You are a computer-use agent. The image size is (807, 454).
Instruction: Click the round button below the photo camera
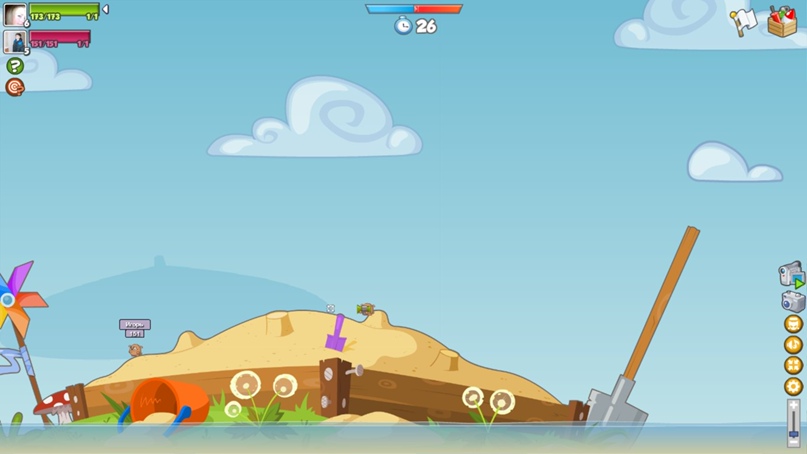click(793, 324)
